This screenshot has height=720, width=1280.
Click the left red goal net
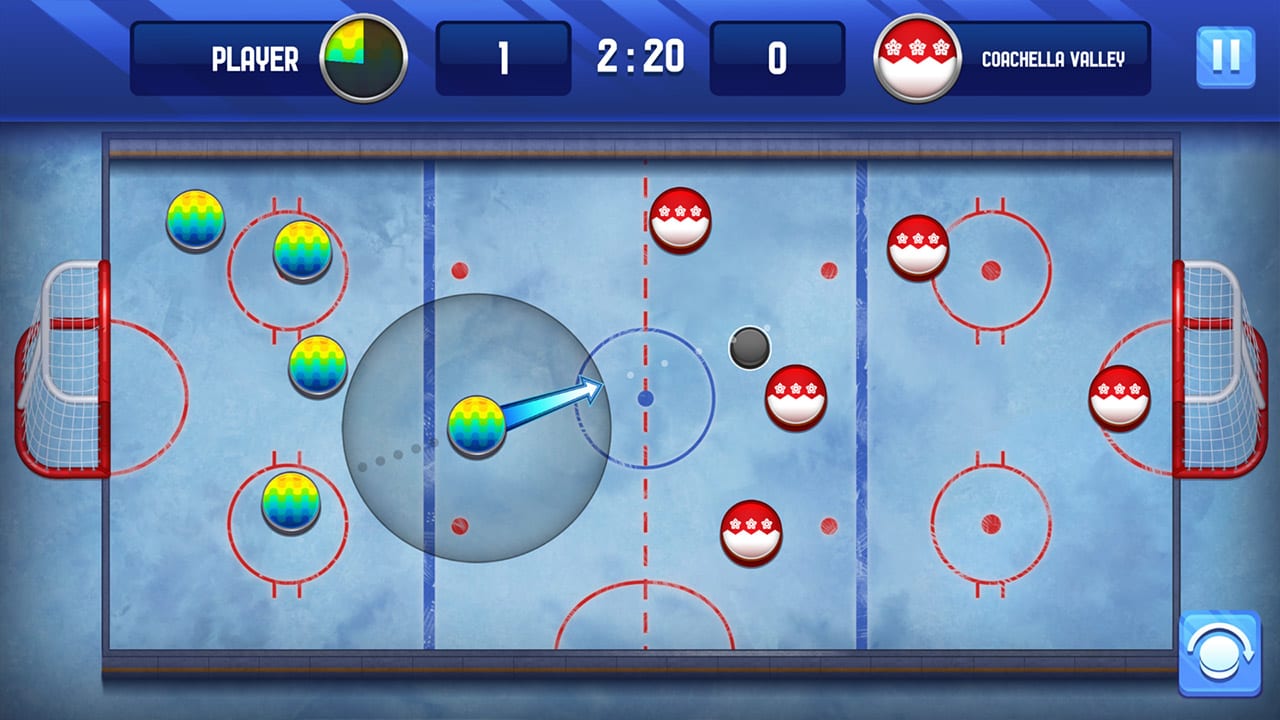pos(65,370)
